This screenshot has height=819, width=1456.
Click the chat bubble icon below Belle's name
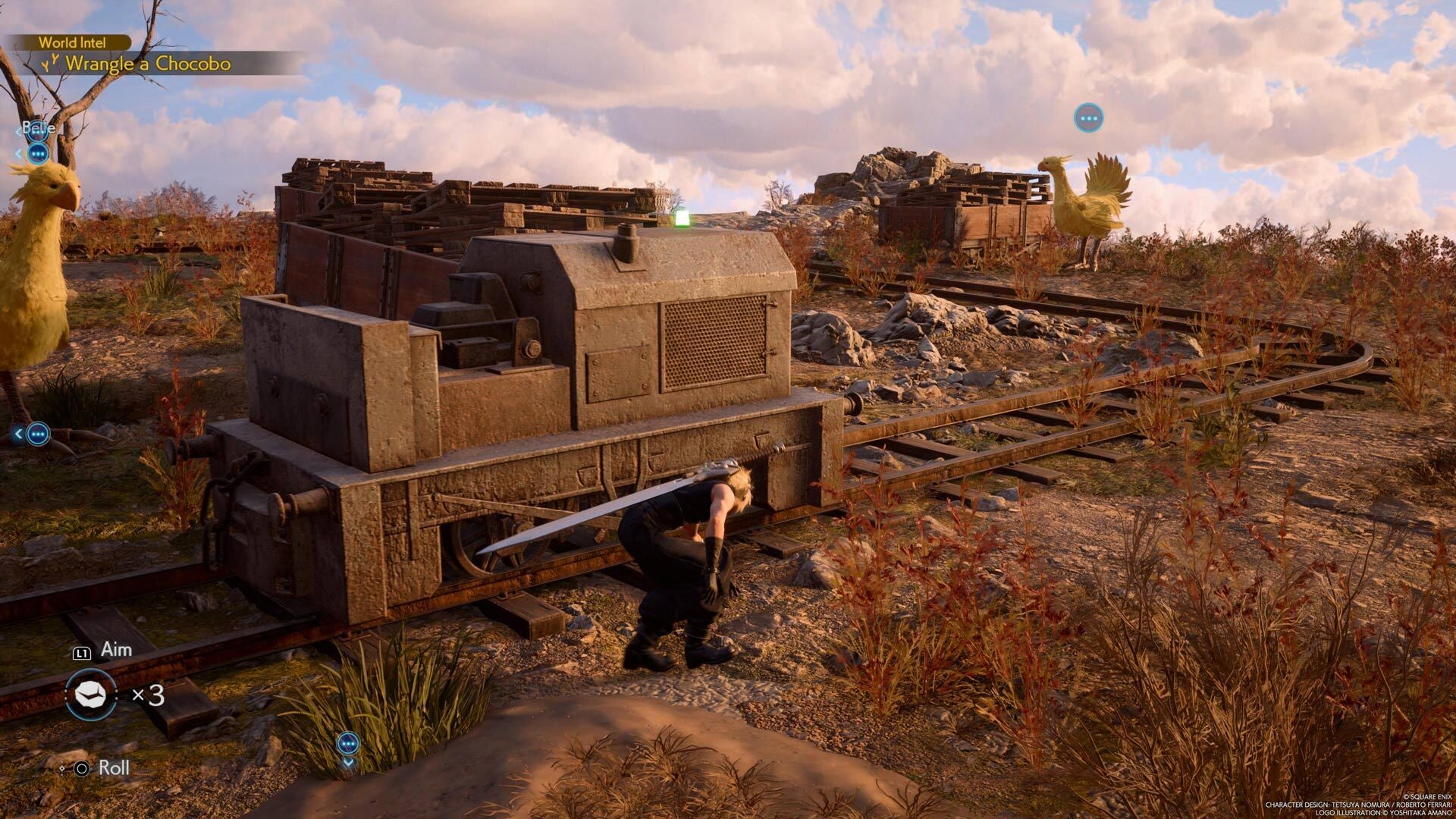click(38, 154)
